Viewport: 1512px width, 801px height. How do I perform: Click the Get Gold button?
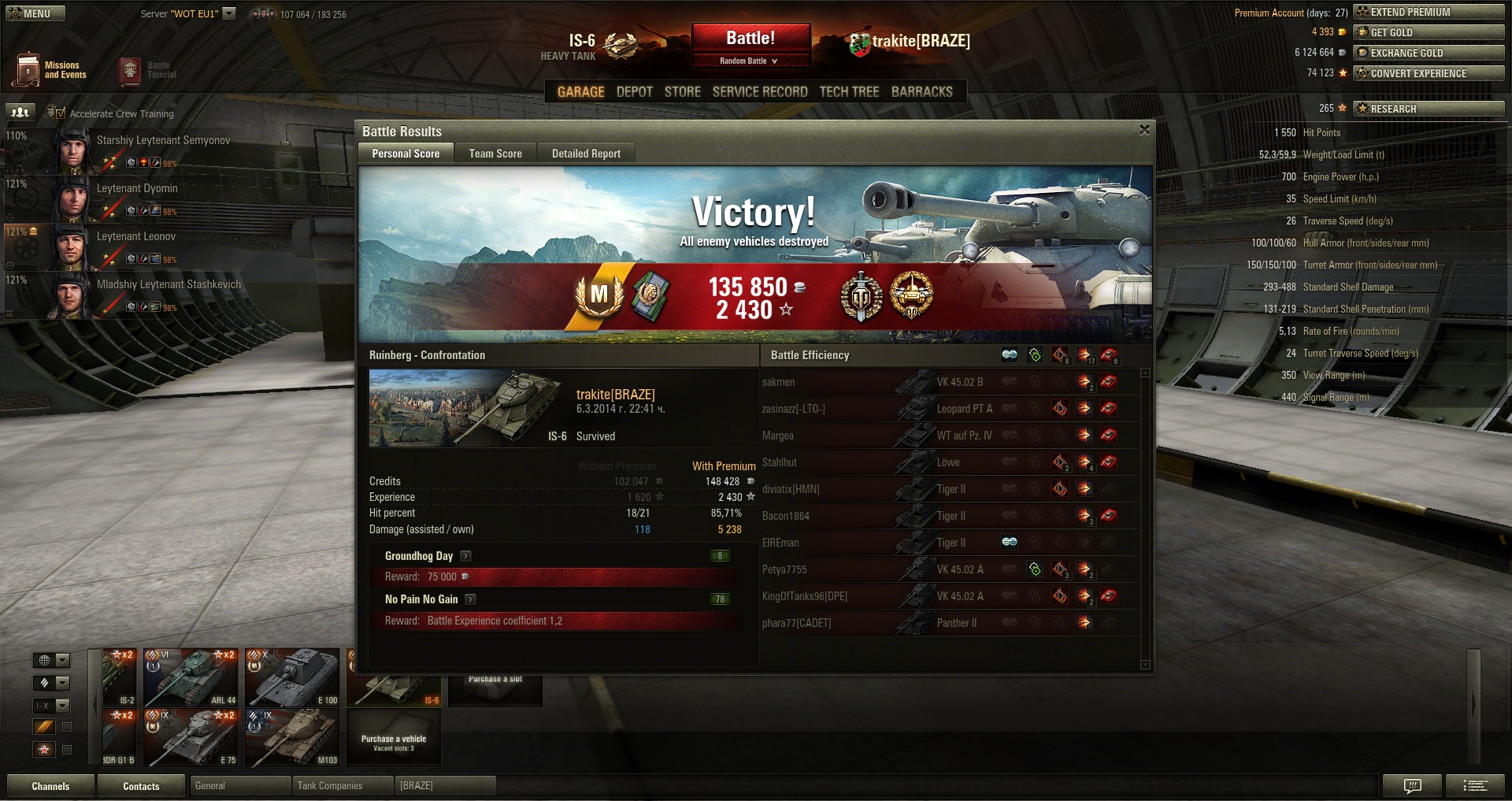[x=1429, y=32]
